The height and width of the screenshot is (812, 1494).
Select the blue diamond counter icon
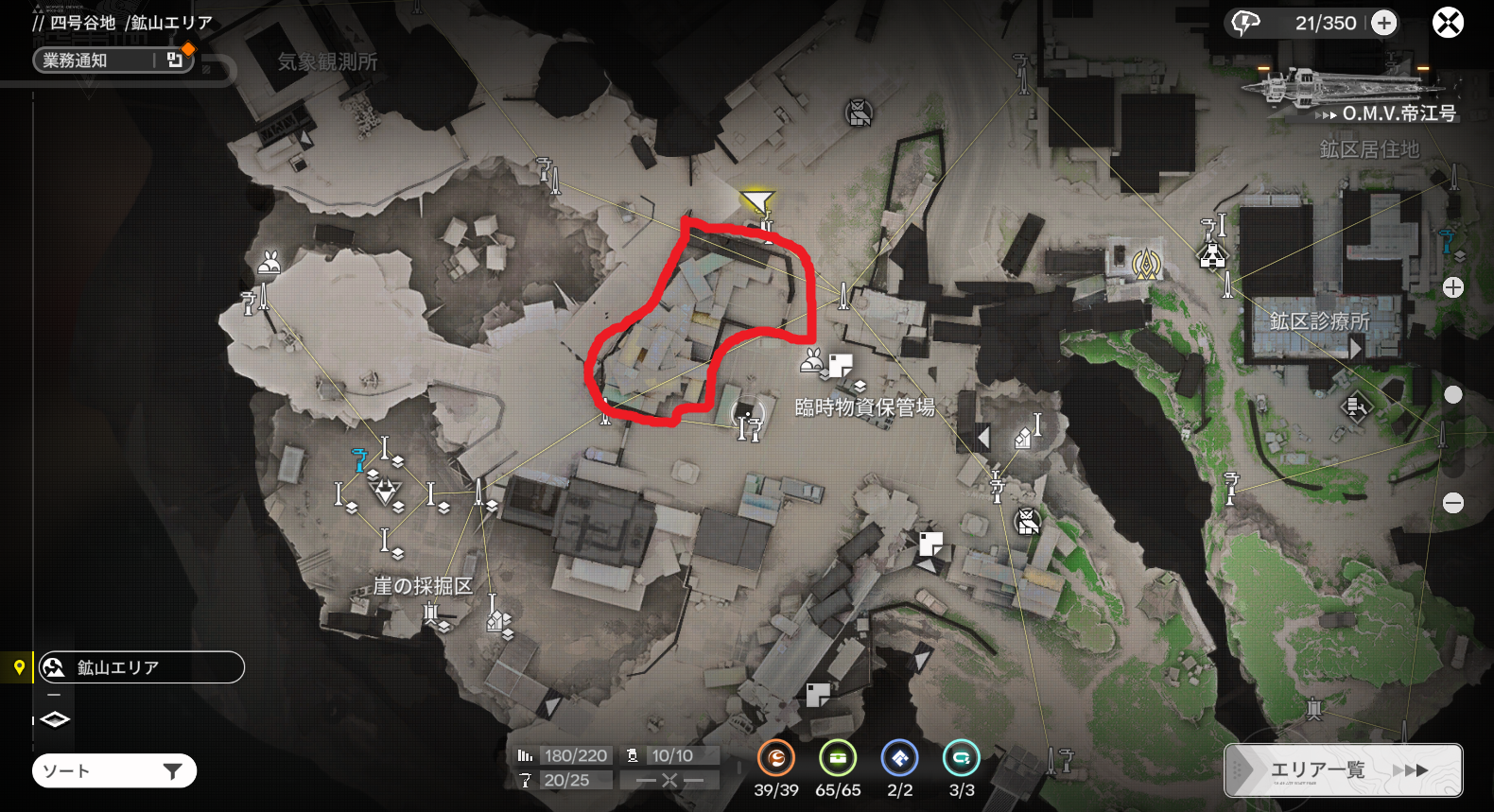click(899, 758)
